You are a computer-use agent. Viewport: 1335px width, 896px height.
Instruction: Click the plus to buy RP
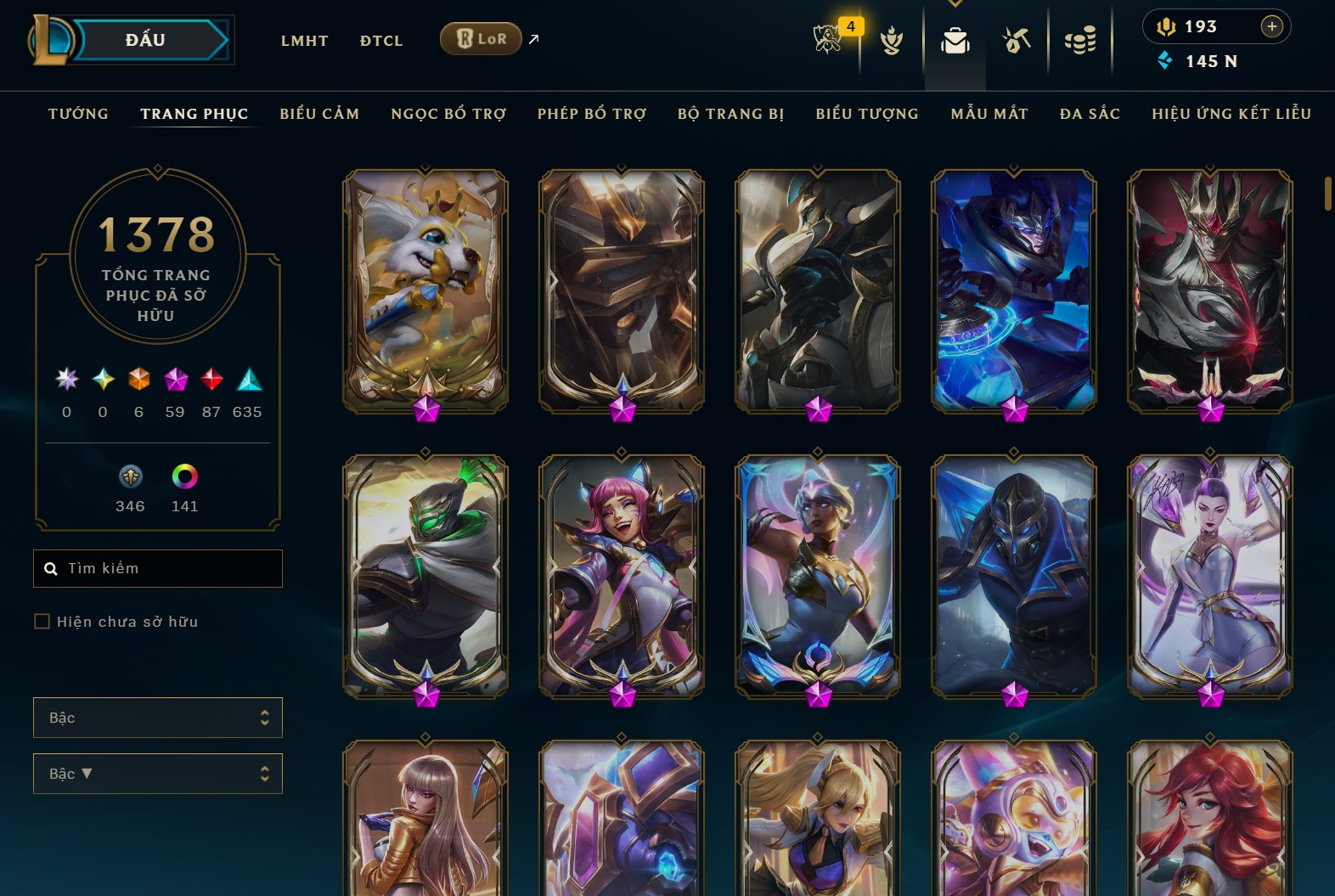[1272, 26]
